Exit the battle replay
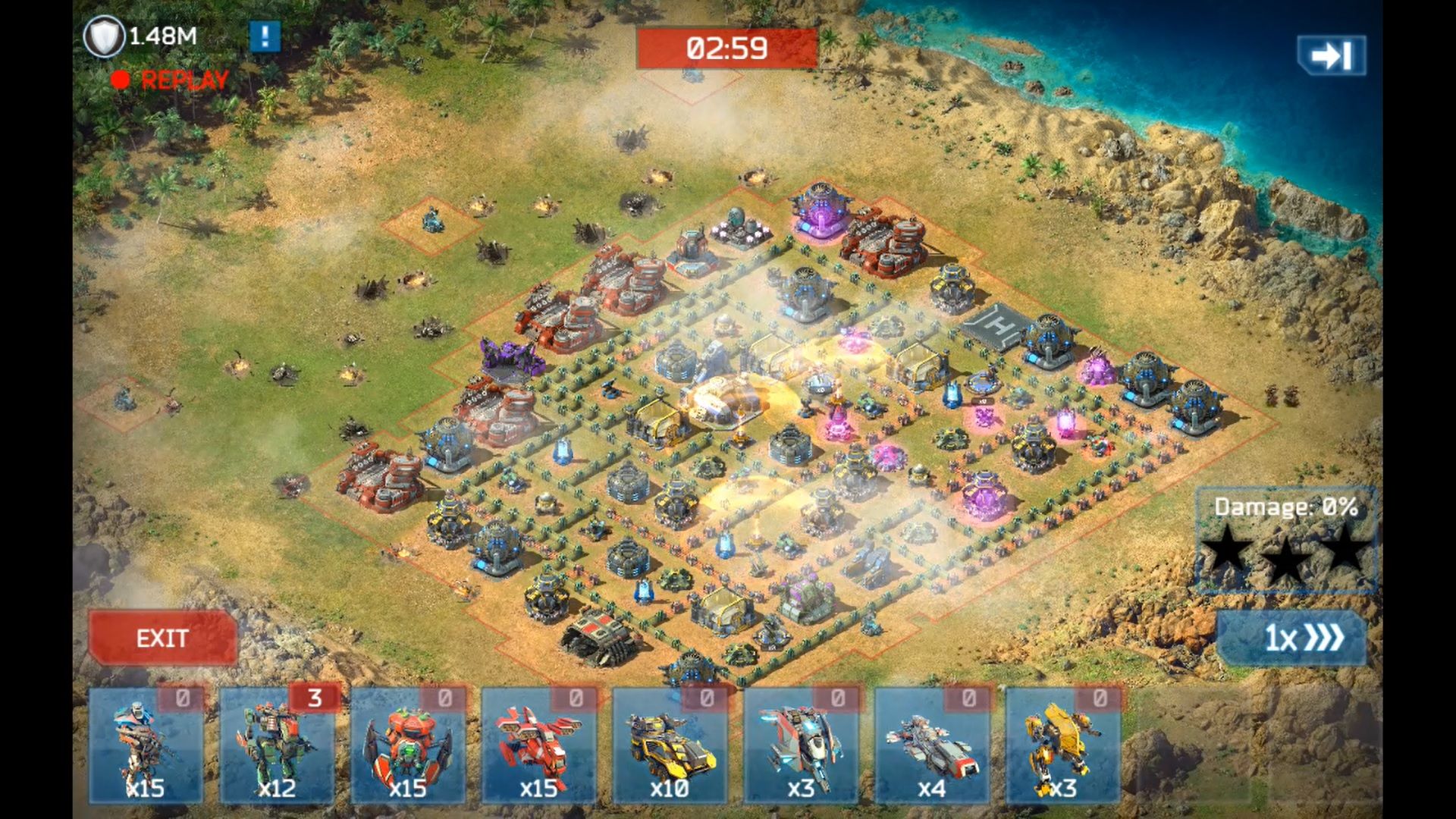Screen dimensions: 1456x819 click(x=162, y=638)
